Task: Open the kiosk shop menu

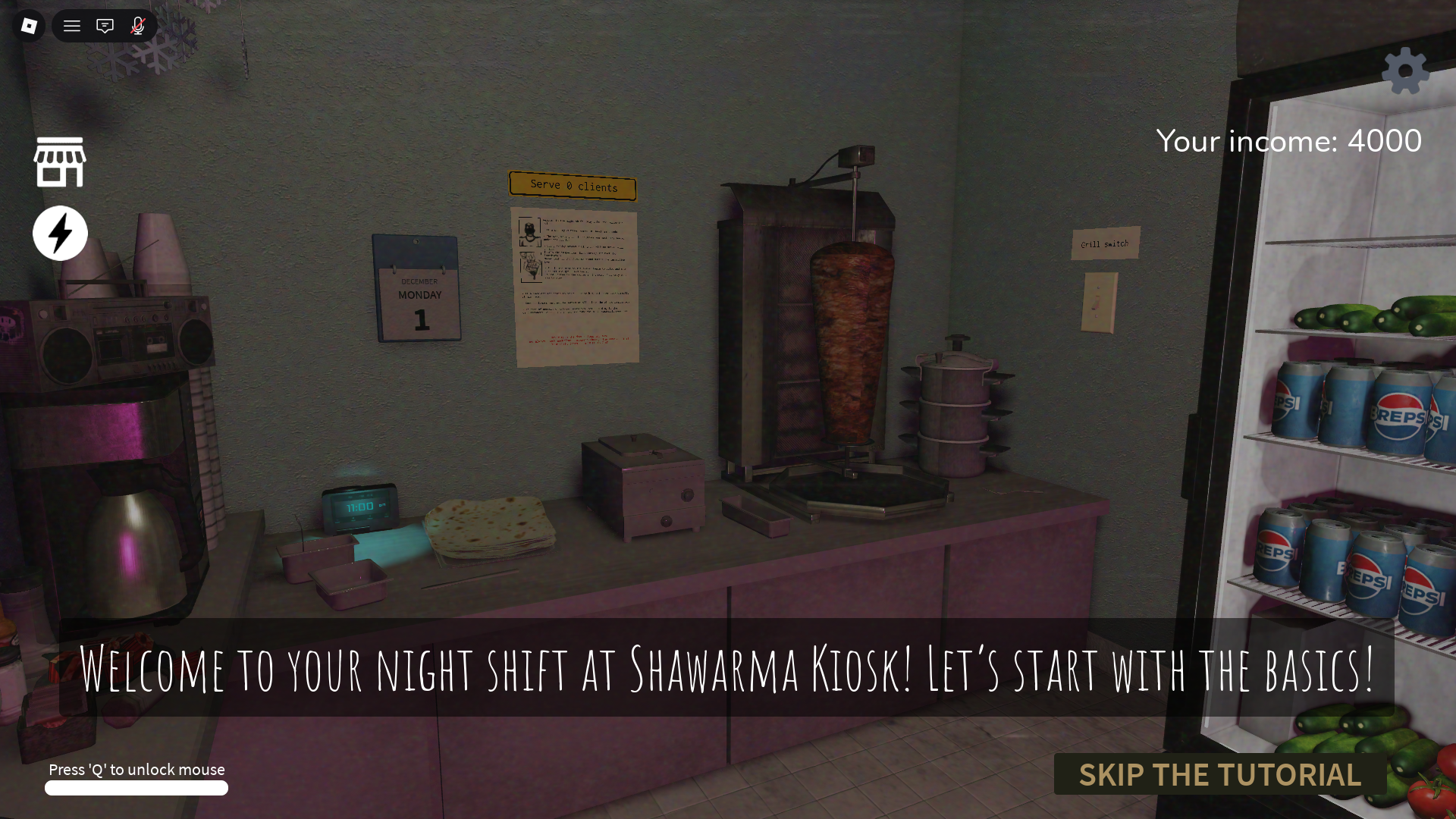Action: (x=60, y=162)
